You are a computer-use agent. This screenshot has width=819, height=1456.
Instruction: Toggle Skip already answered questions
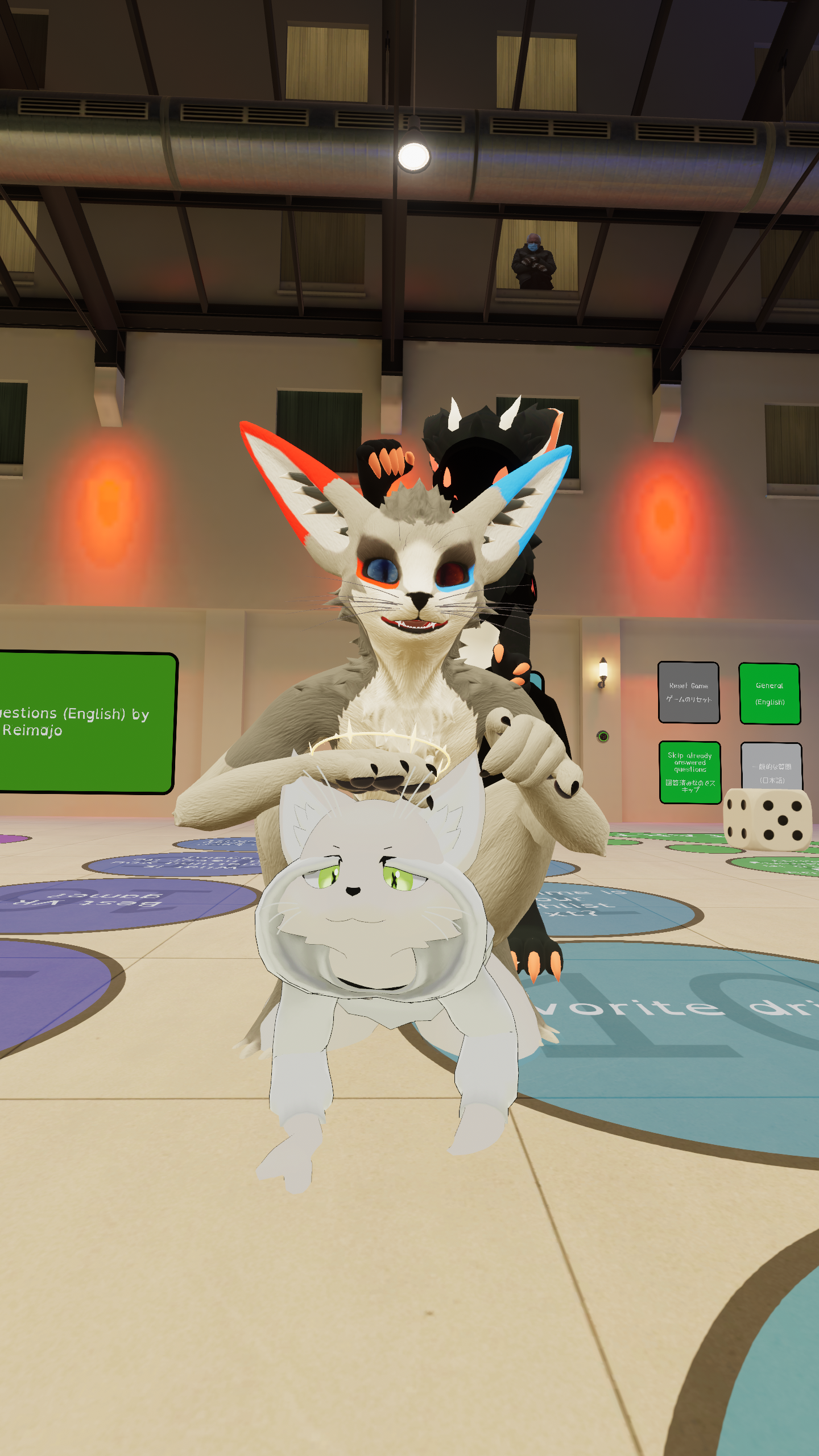pyautogui.click(x=690, y=772)
